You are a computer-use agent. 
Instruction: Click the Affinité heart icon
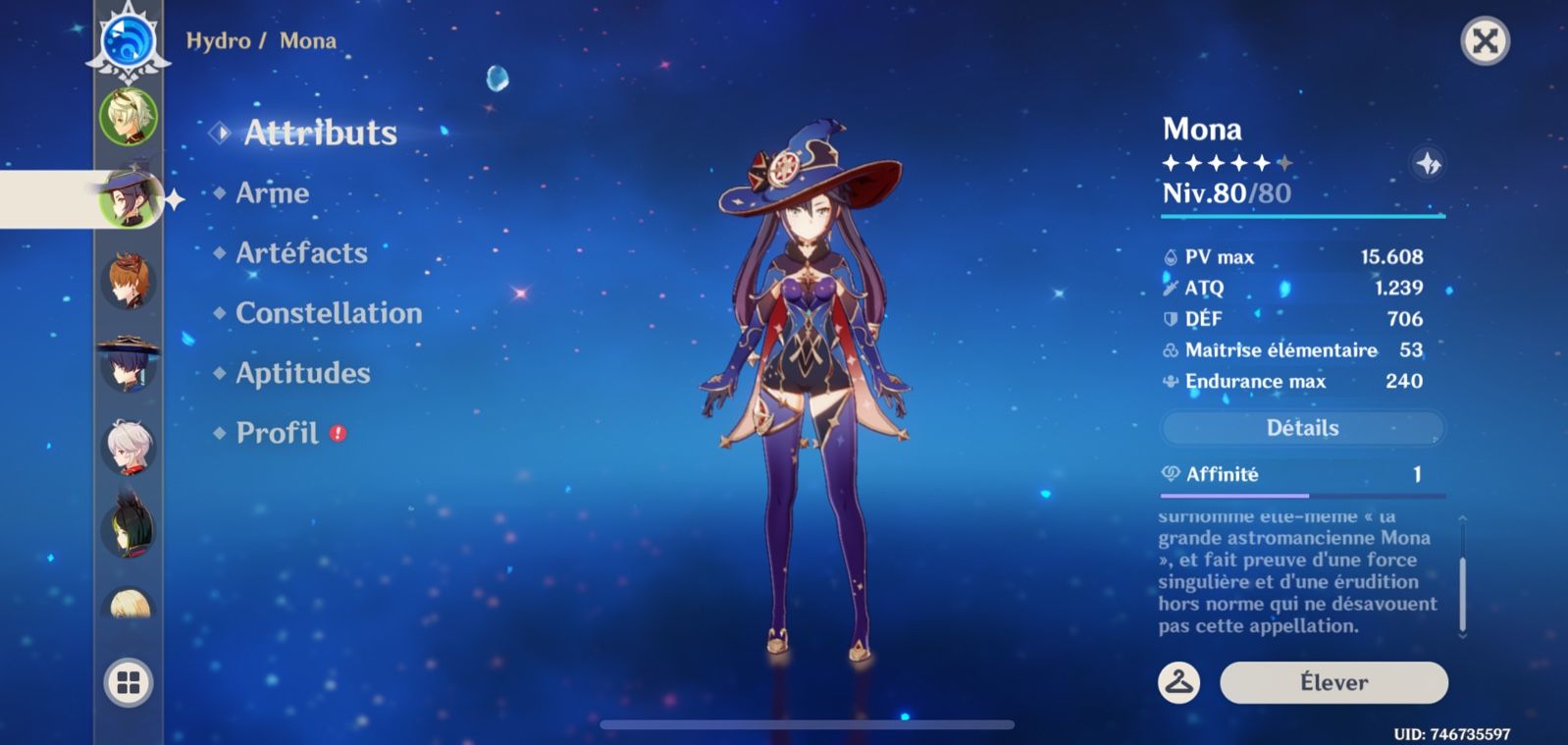point(1170,473)
